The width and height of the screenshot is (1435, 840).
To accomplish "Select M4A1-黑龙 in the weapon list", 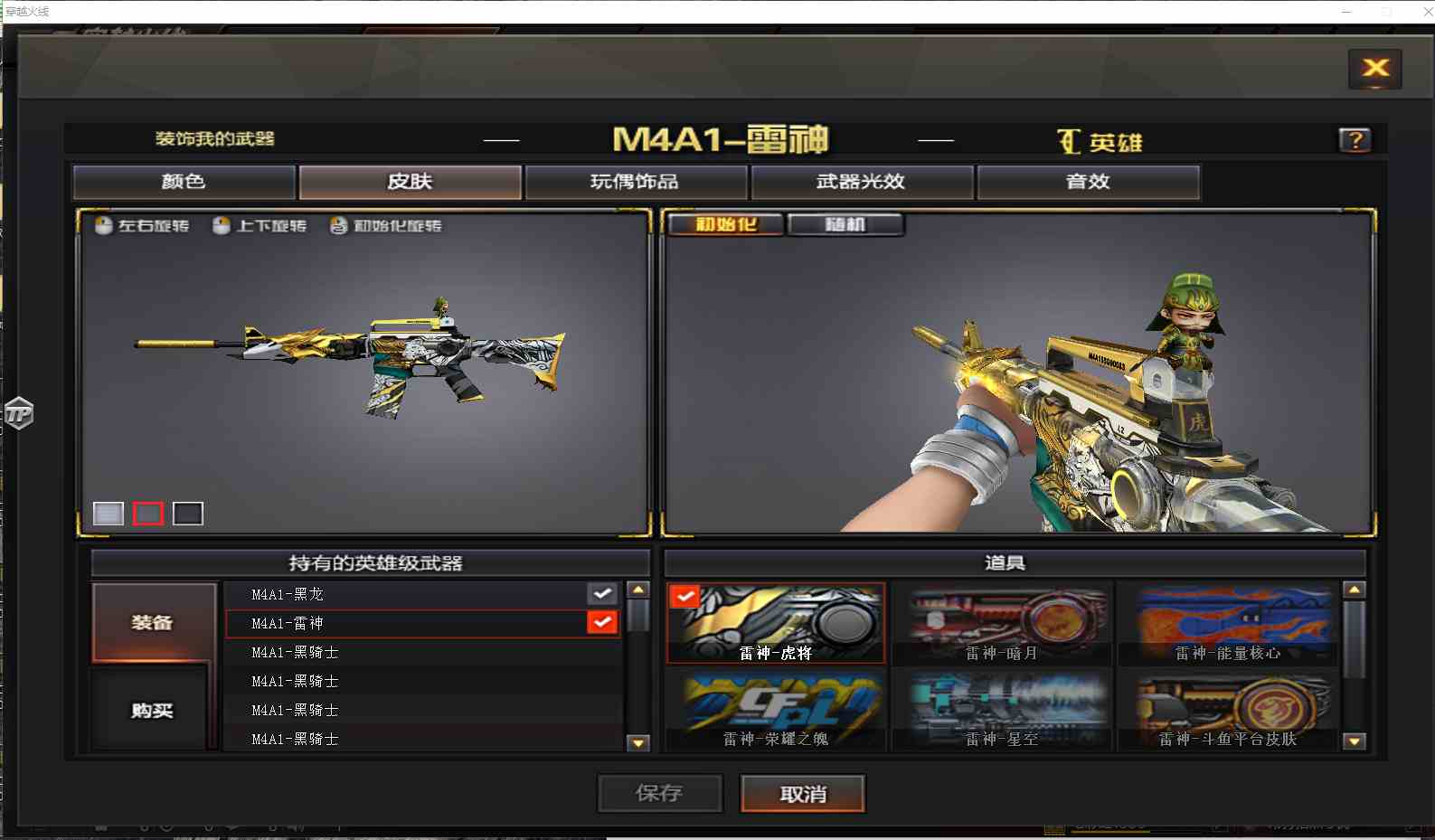I will [288, 594].
